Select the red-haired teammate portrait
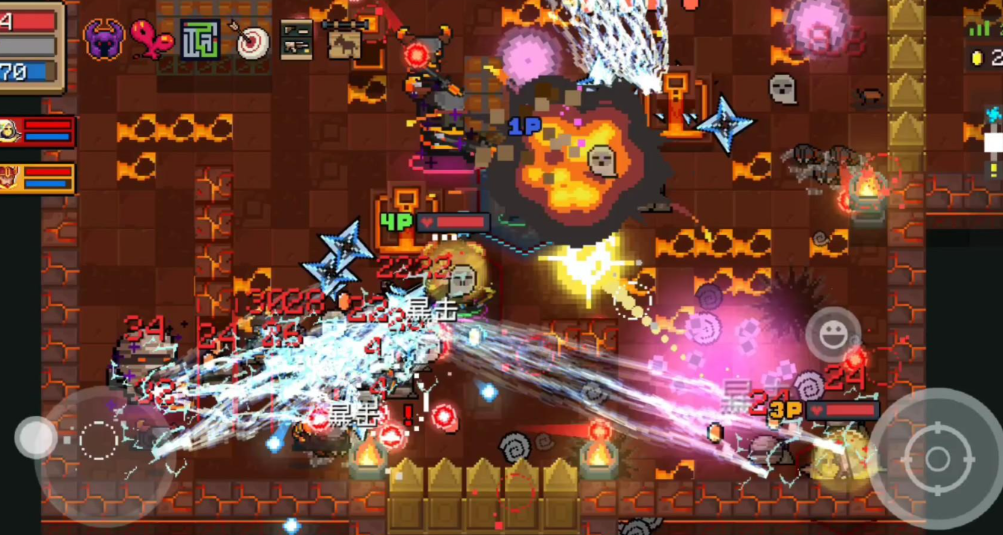Screen dimensions: 1003x535 click(11, 178)
